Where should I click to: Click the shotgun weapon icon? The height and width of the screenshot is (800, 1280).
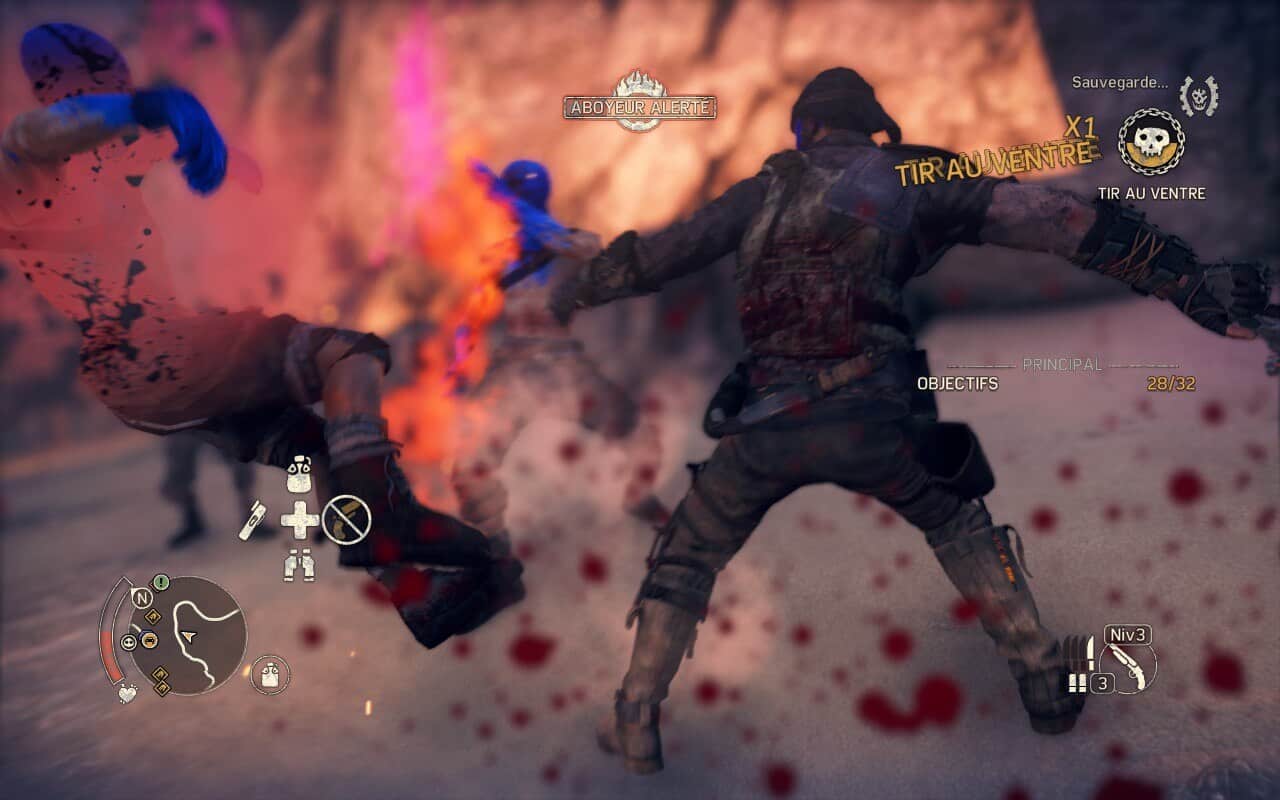click(1127, 664)
